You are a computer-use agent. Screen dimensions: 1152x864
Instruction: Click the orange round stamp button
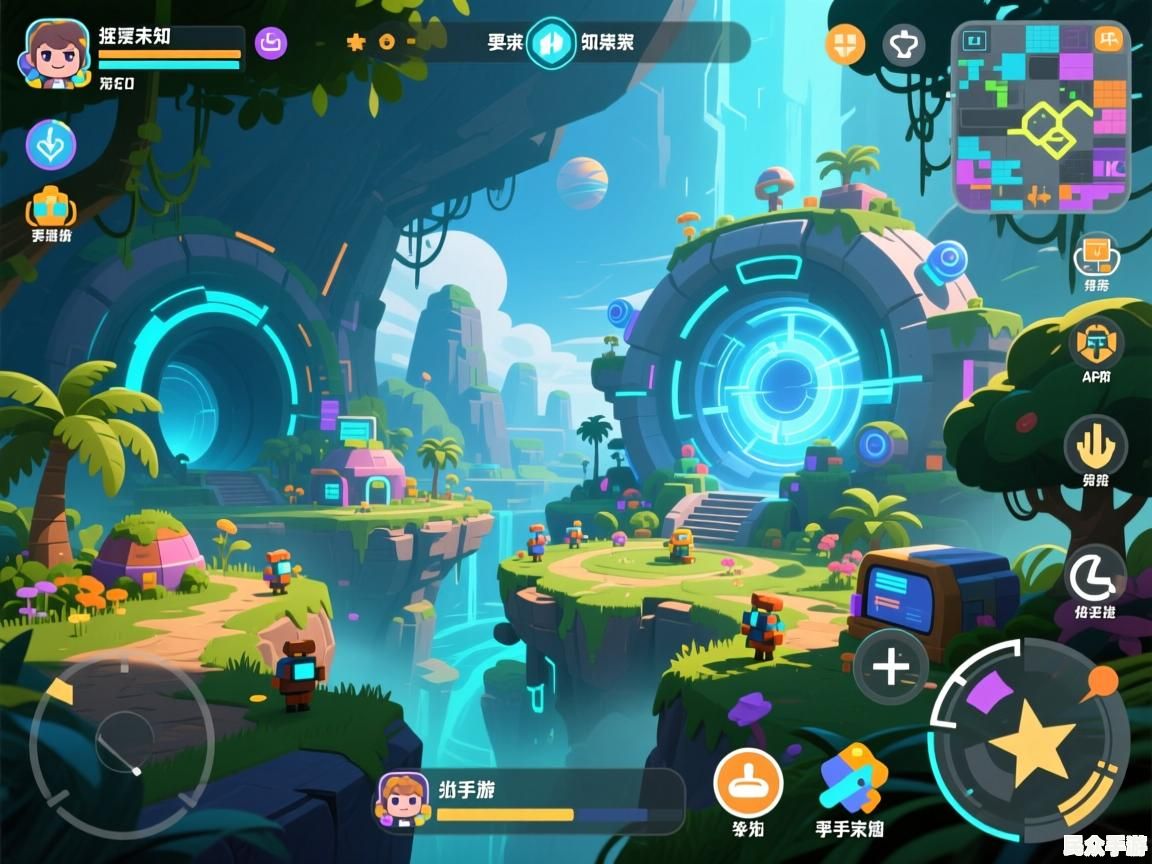click(x=748, y=782)
